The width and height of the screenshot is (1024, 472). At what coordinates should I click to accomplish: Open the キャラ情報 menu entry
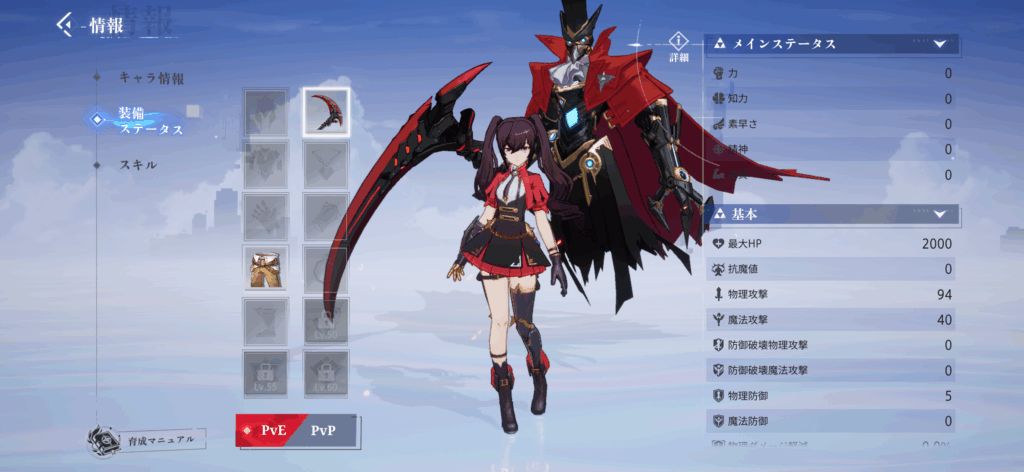[x=151, y=77]
